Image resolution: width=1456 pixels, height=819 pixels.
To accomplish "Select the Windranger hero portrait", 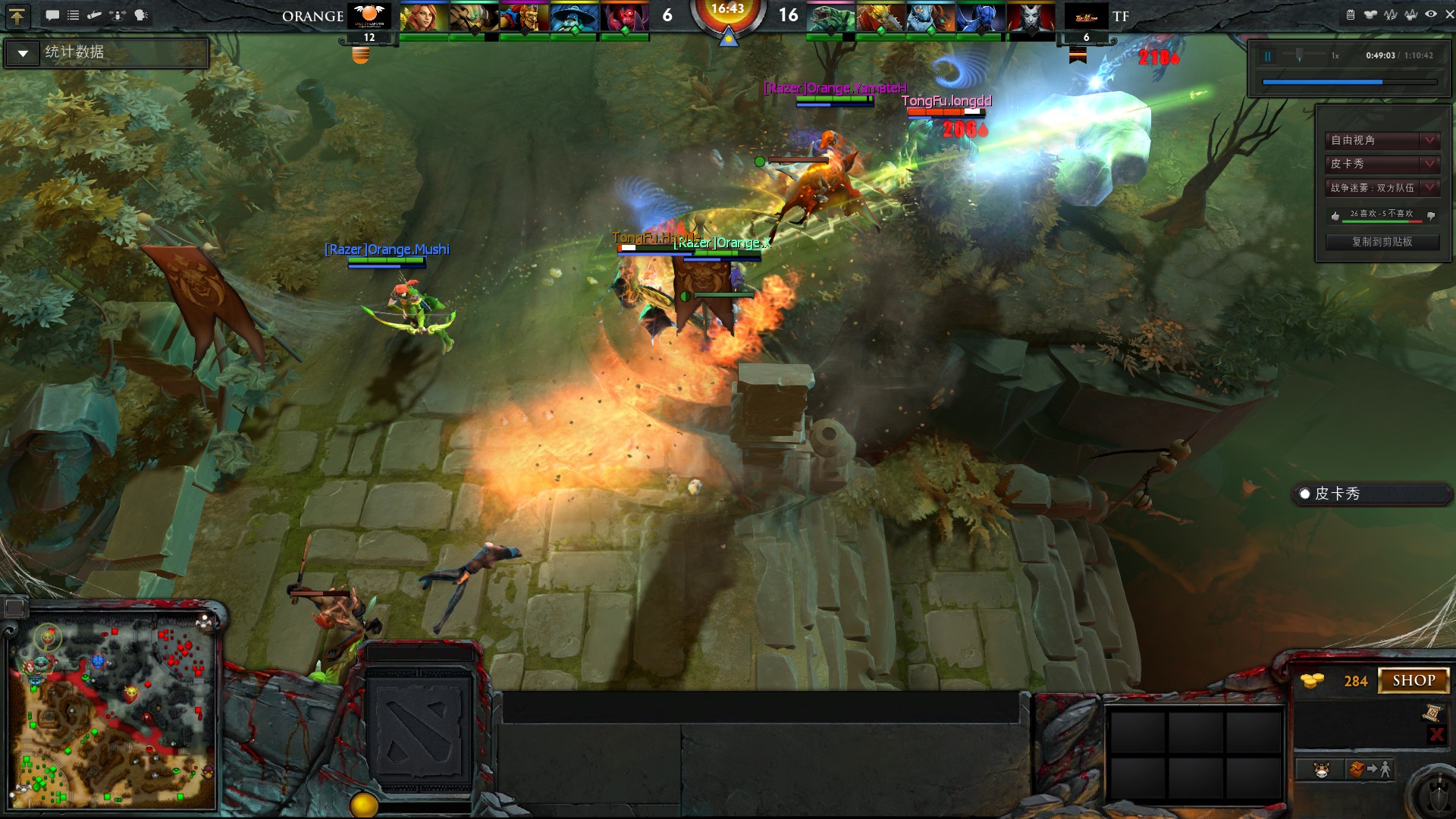I will coord(423,17).
